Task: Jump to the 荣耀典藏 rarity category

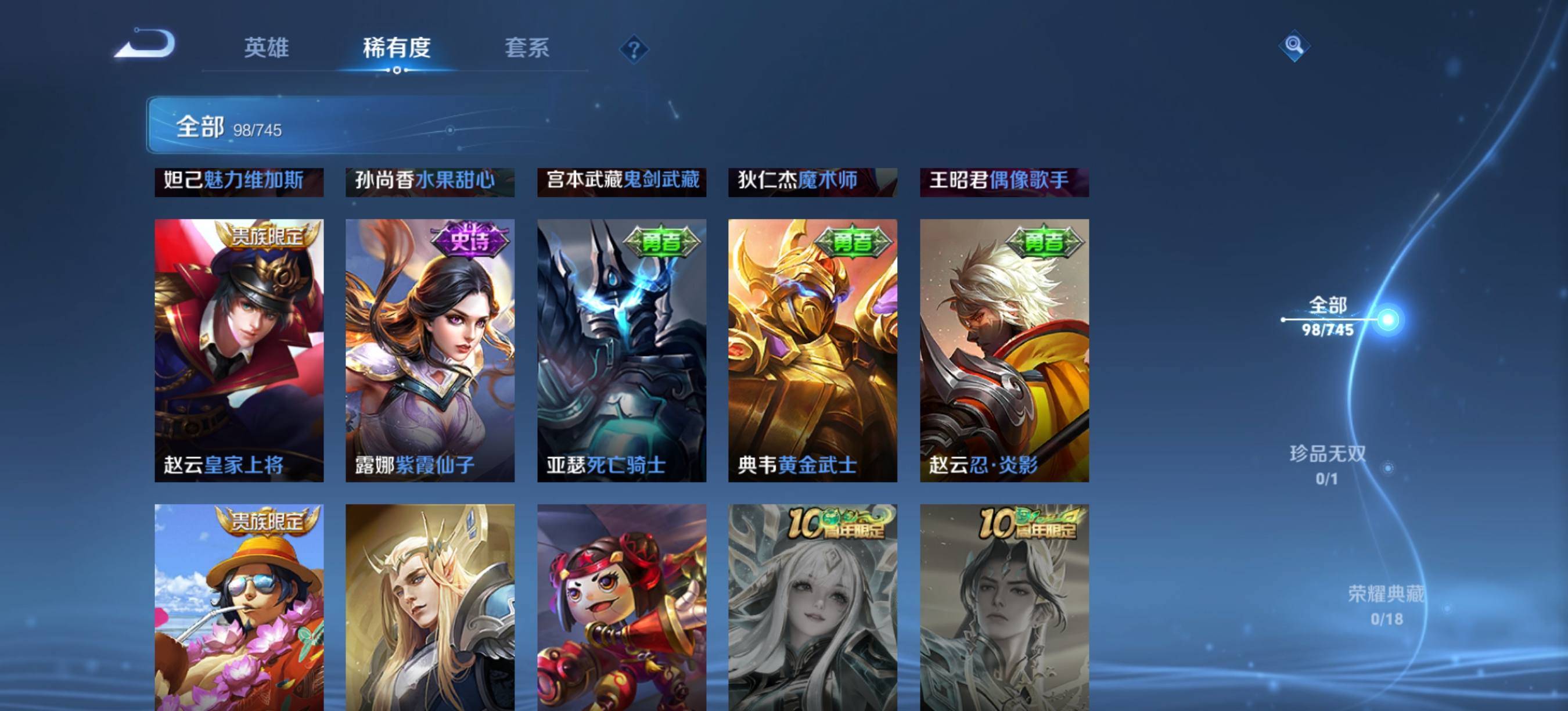Action: 1386,604
